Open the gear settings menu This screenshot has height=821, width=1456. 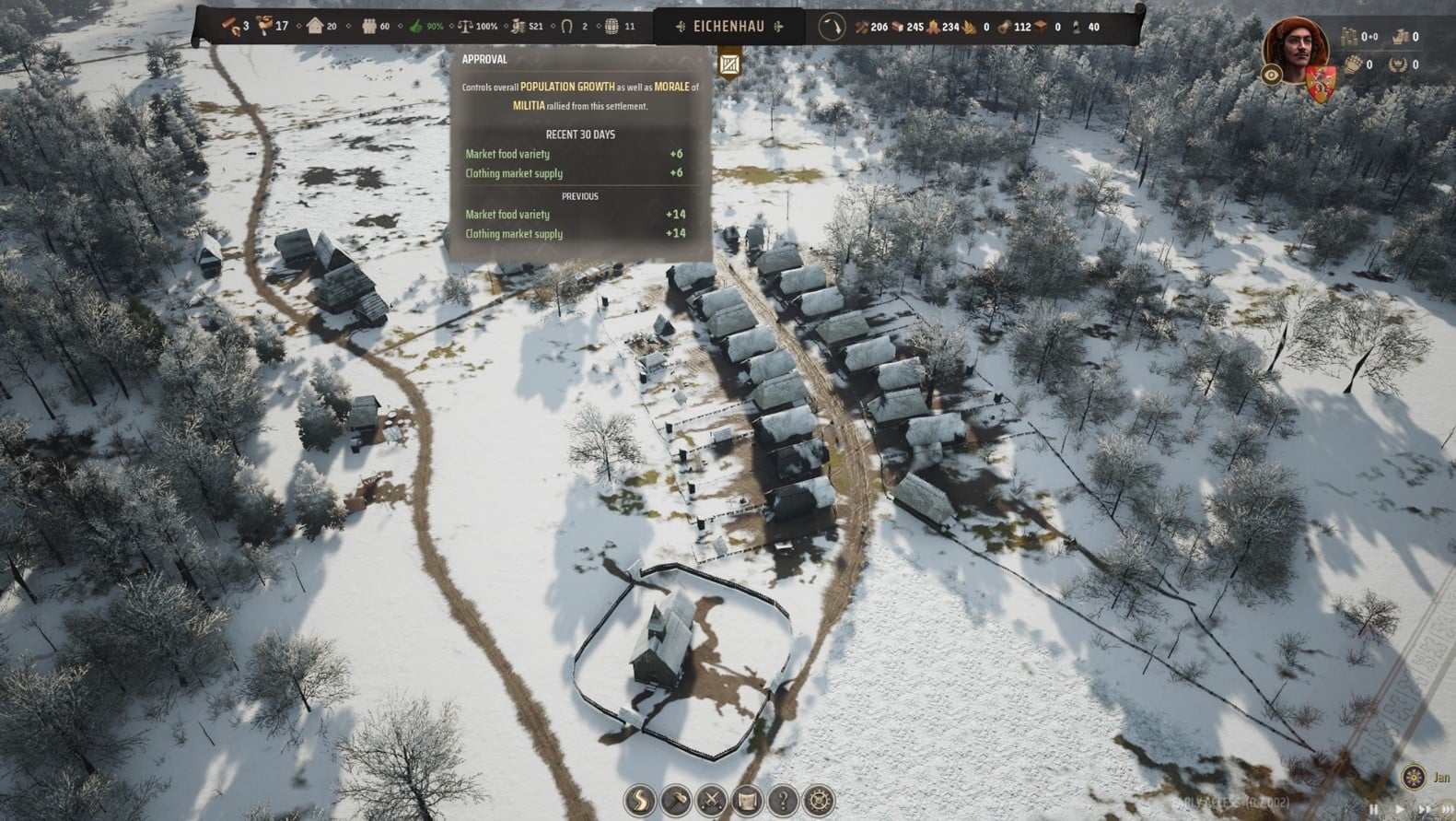pyautogui.click(x=819, y=800)
